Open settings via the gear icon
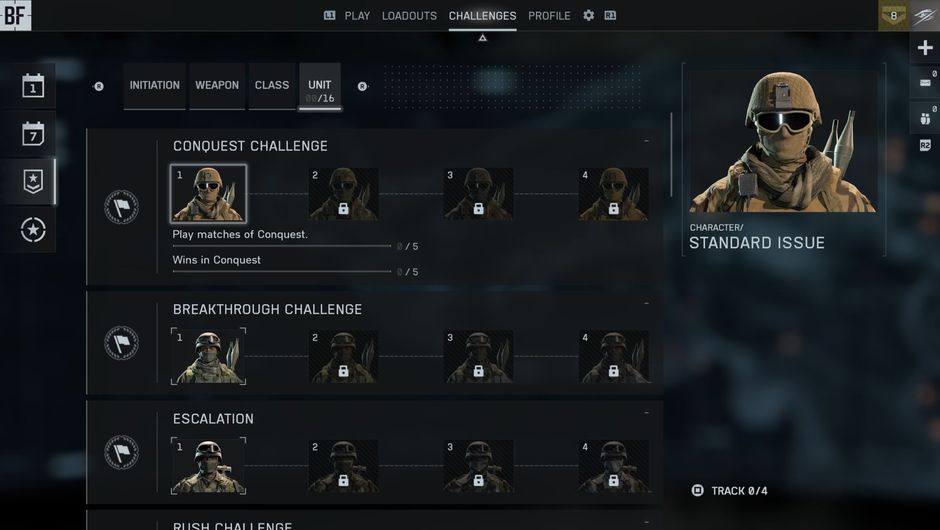The image size is (940, 530). [x=588, y=16]
